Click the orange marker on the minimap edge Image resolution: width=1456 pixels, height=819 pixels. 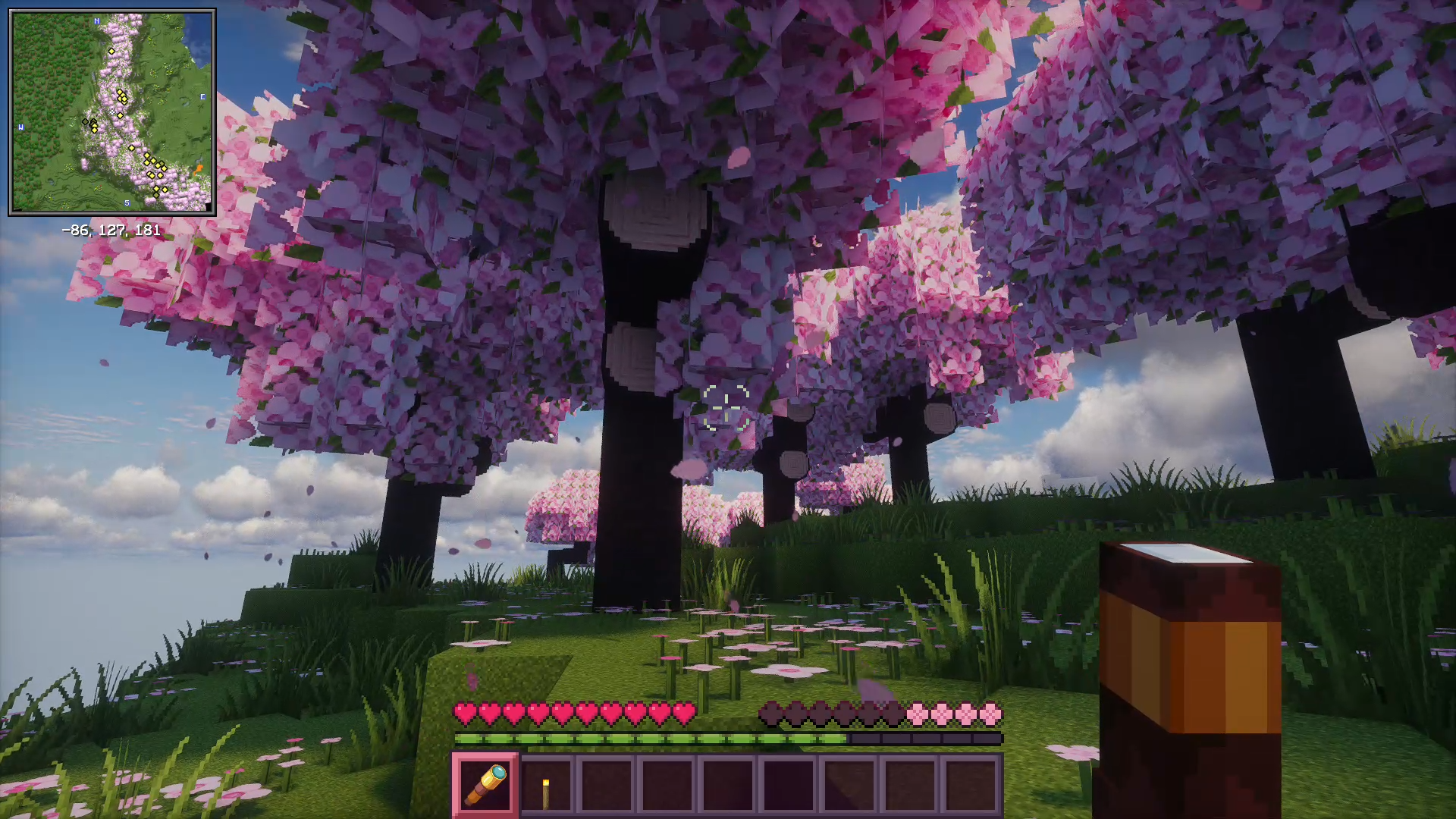point(199,168)
